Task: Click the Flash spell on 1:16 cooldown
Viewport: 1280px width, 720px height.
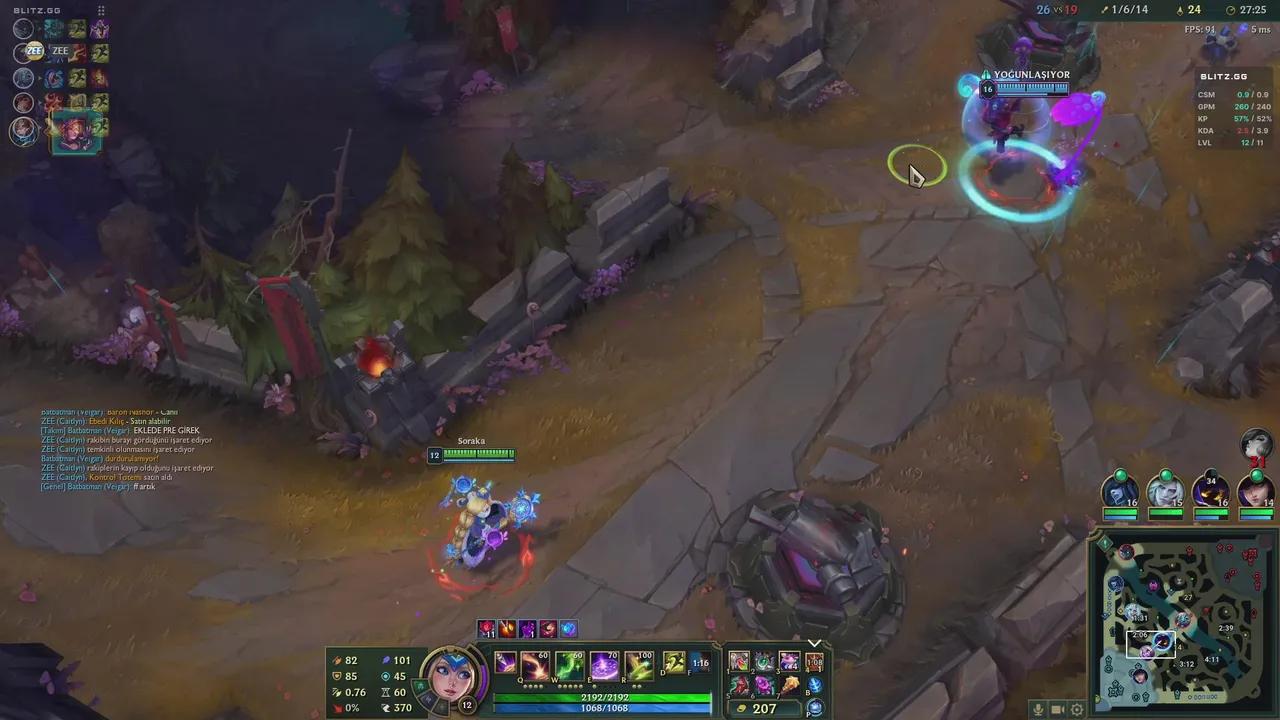Action: point(702,663)
